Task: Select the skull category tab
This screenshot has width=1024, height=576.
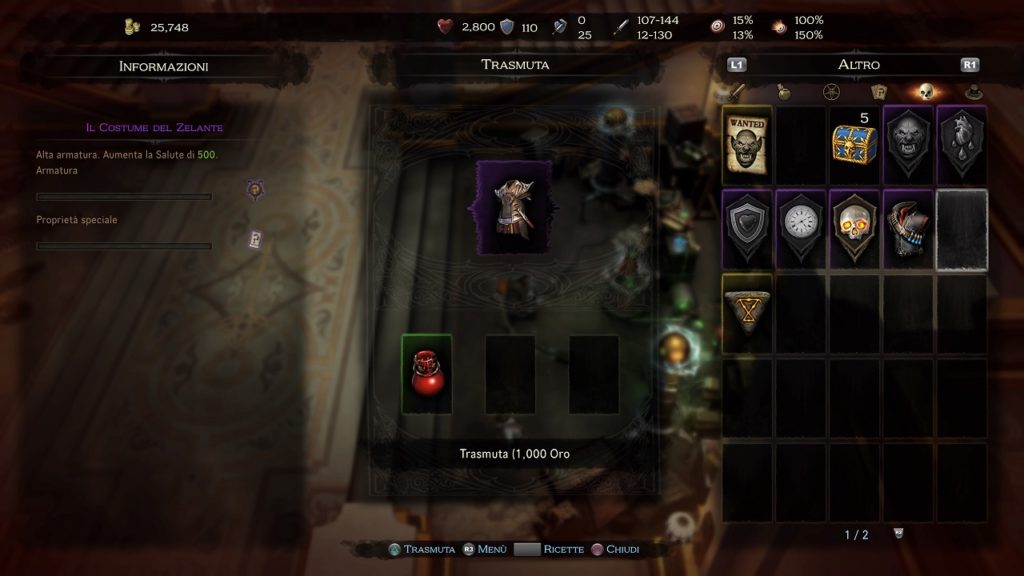Action: click(x=925, y=93)
